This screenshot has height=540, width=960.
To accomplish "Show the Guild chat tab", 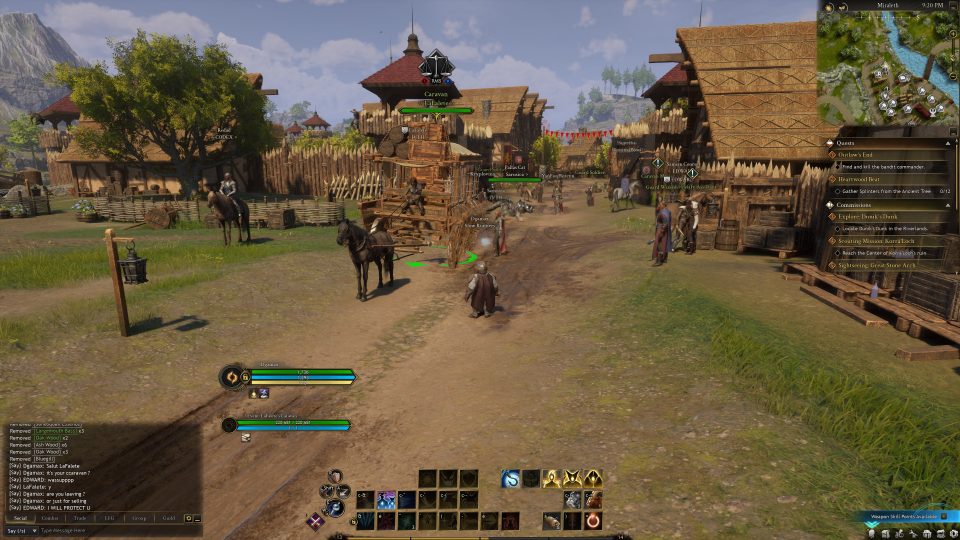I will pyautogui.click(x=168, y=518).
